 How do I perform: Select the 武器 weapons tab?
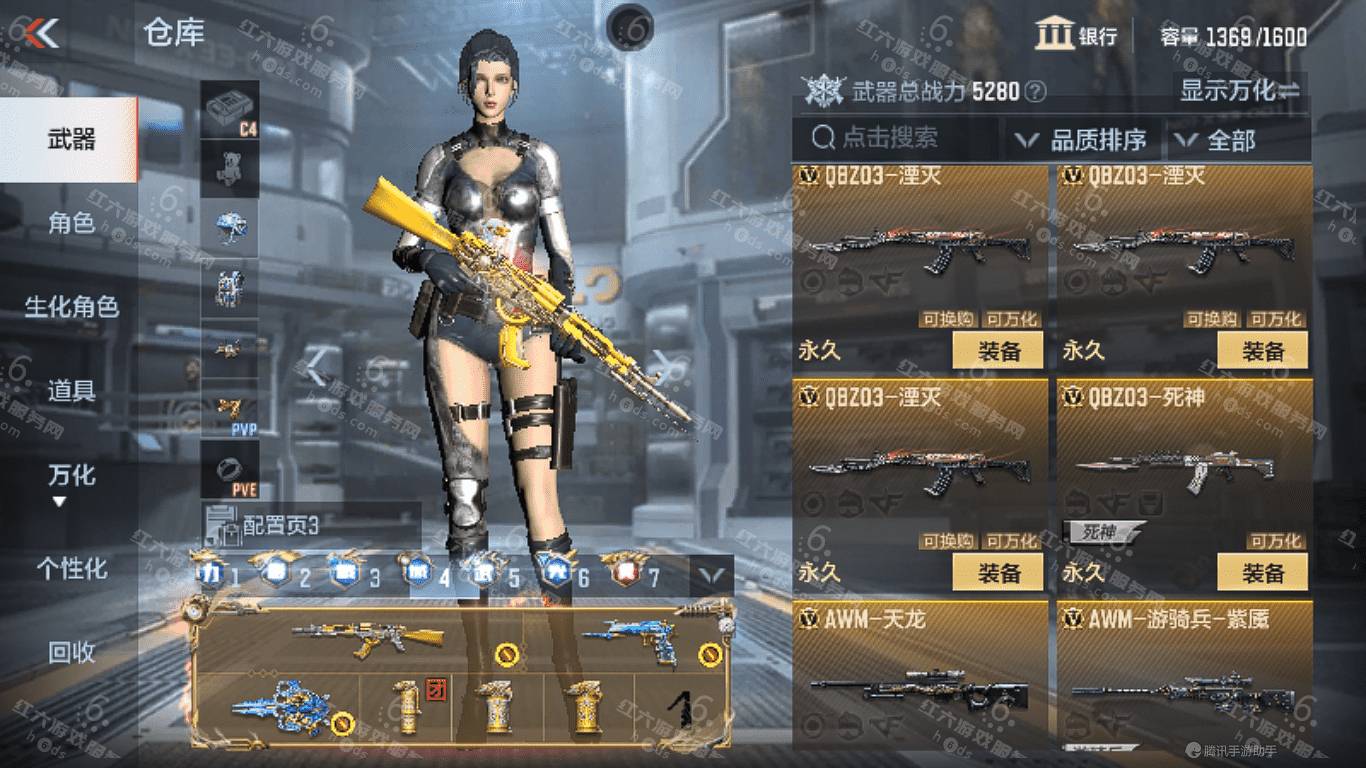[70, 139]
